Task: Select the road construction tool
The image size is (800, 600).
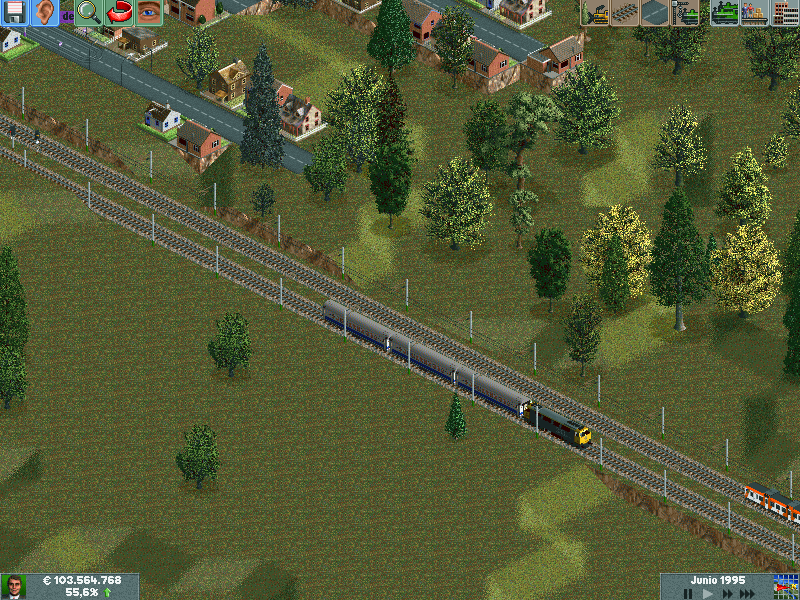Action: 655,13
